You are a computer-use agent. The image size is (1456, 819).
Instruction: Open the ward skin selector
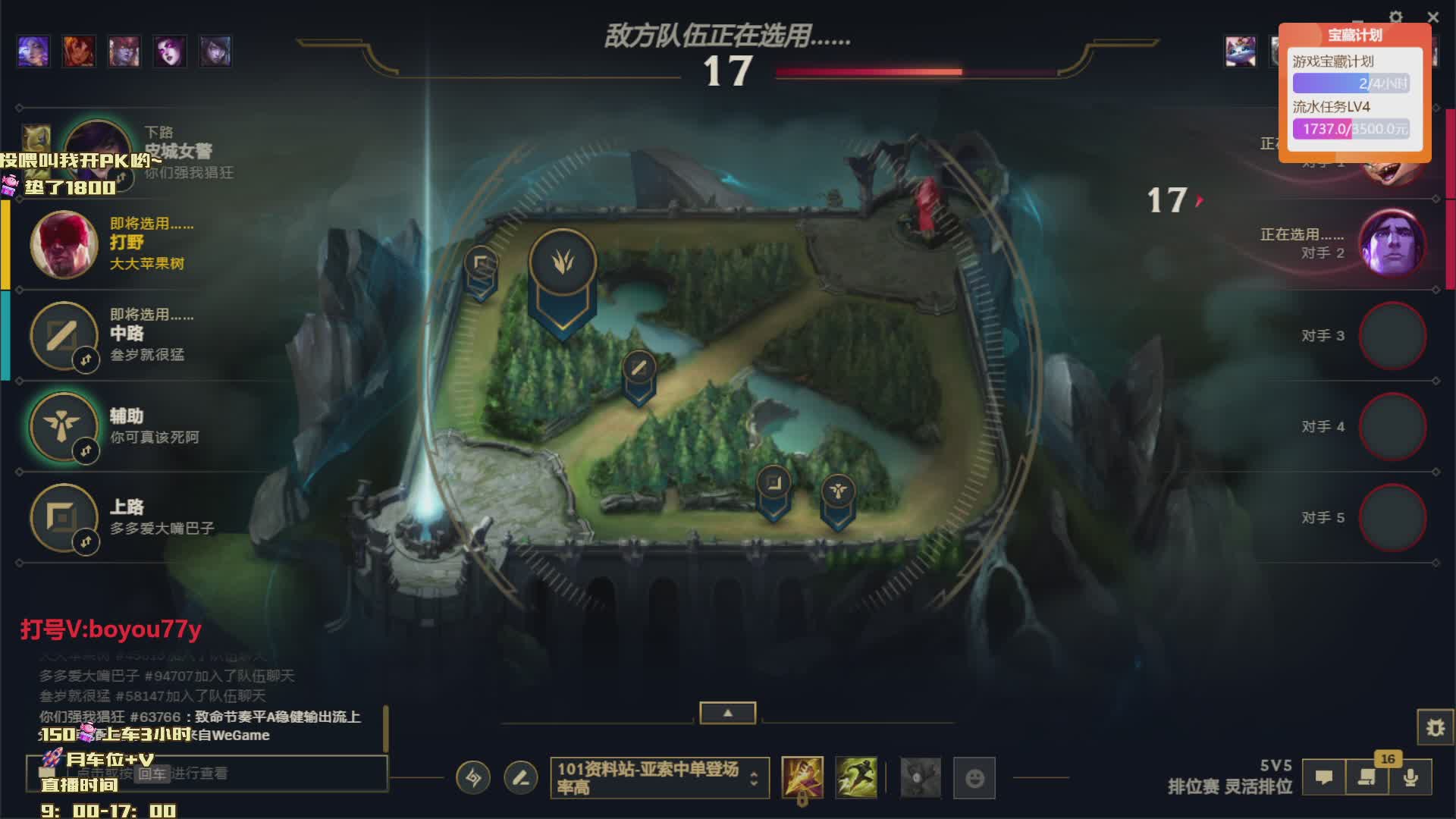(921, 778)
